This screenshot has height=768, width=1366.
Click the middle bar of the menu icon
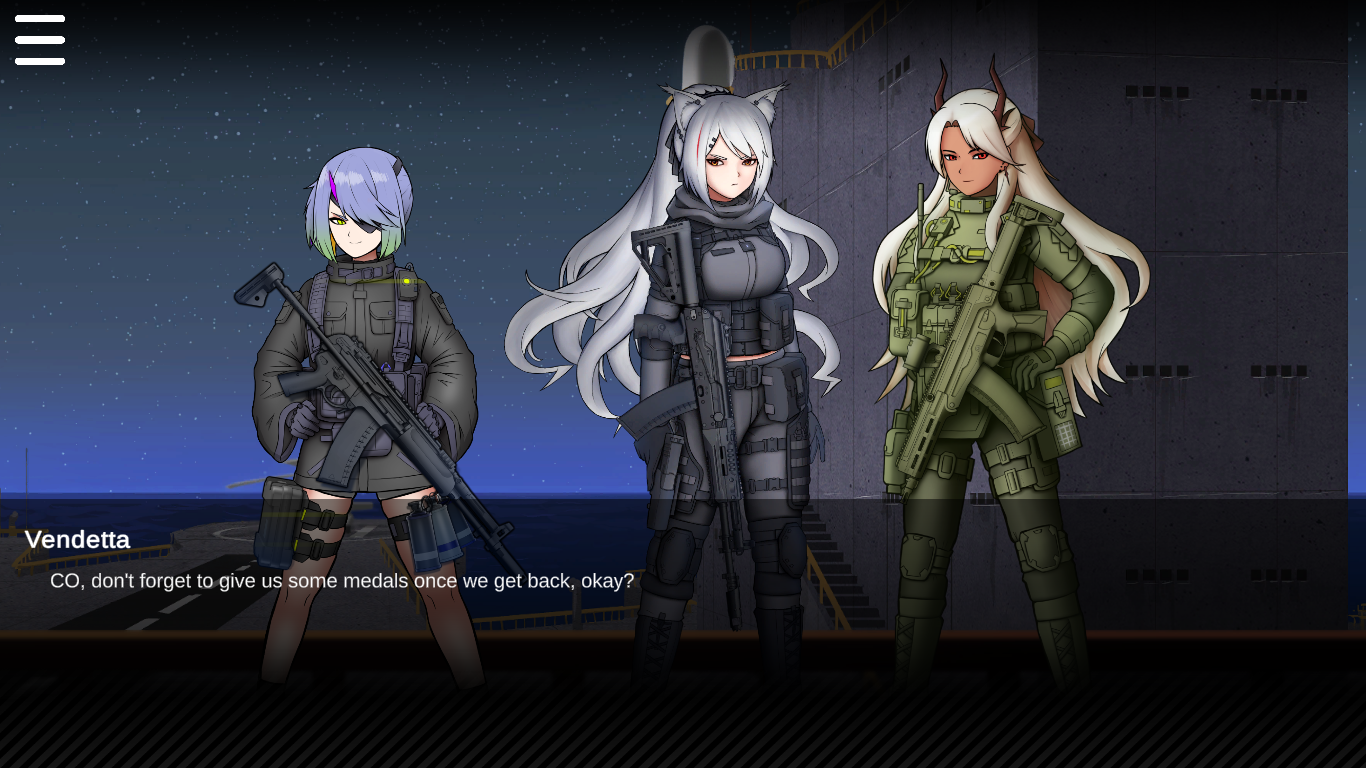click(40, 40)
